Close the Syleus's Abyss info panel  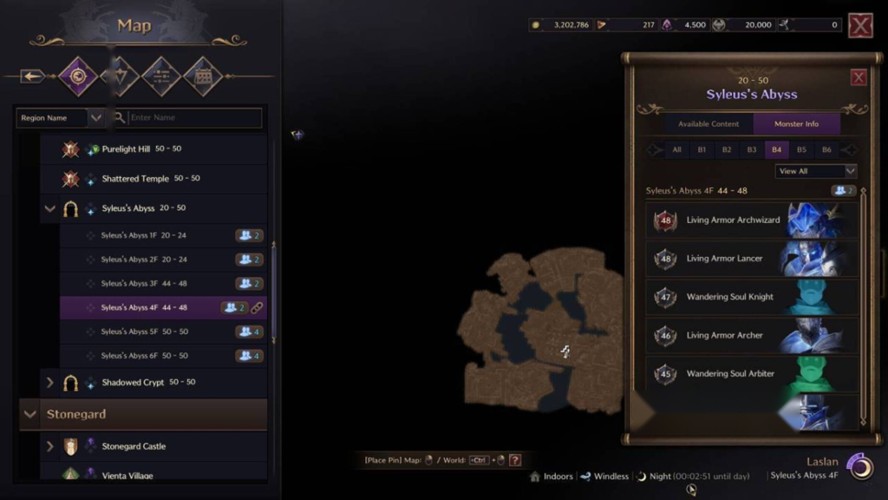click(x=858, y=78)
